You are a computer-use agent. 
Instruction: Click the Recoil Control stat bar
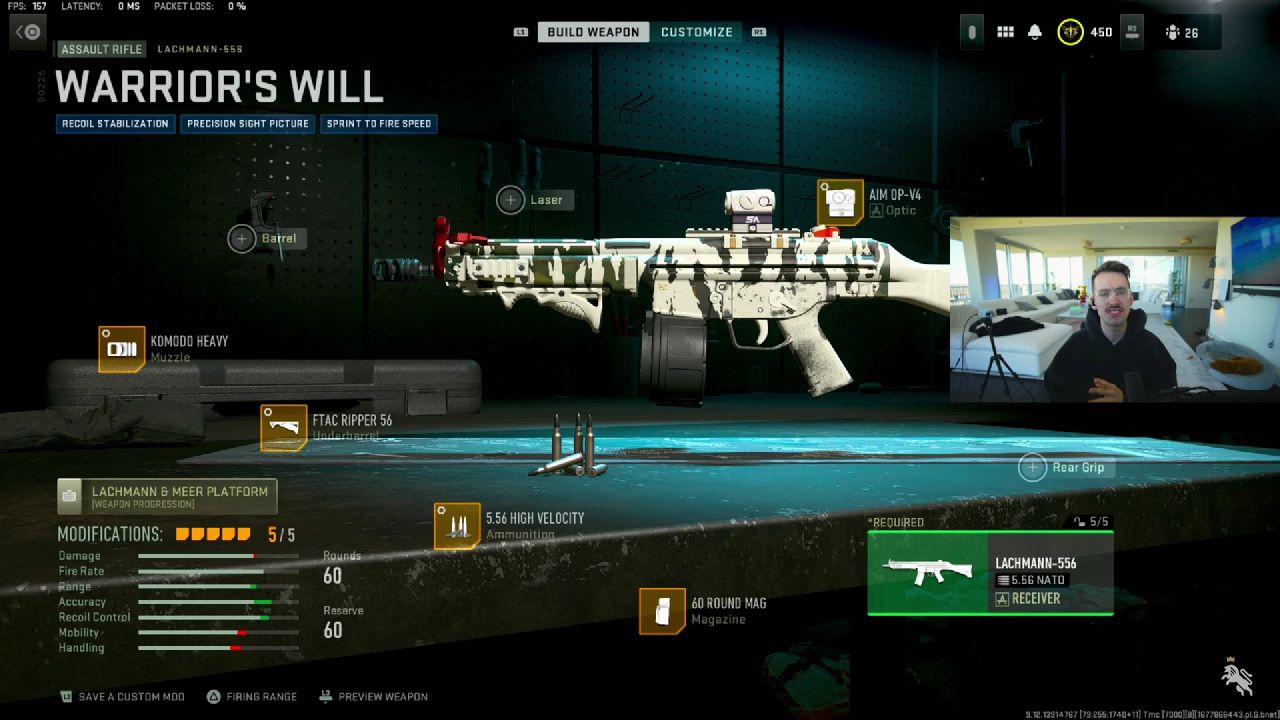(x=215, y=617)
